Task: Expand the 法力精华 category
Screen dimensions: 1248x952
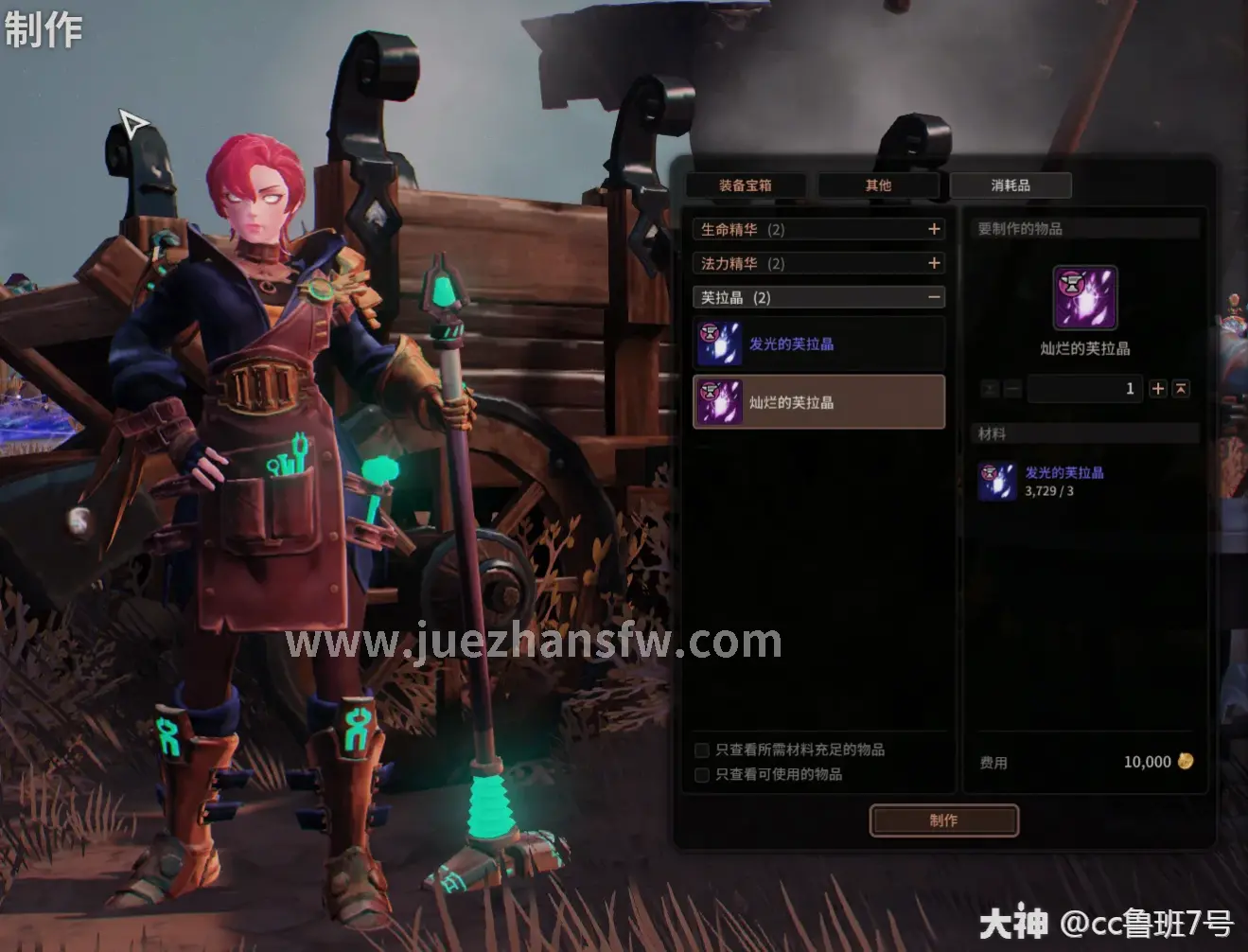Action: click(x=934, y=263)
